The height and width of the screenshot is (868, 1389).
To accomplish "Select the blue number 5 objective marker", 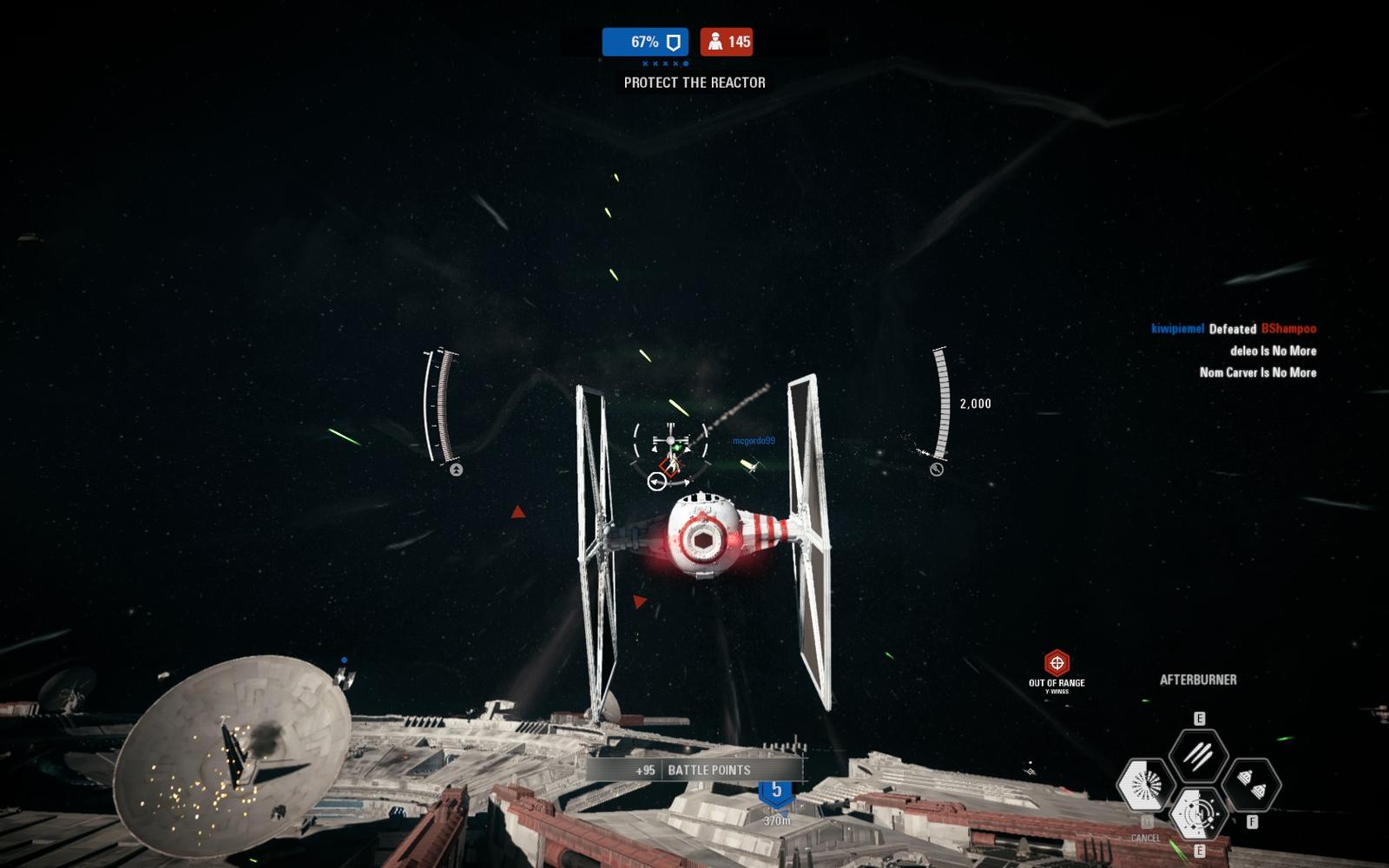I will point(776,791).
